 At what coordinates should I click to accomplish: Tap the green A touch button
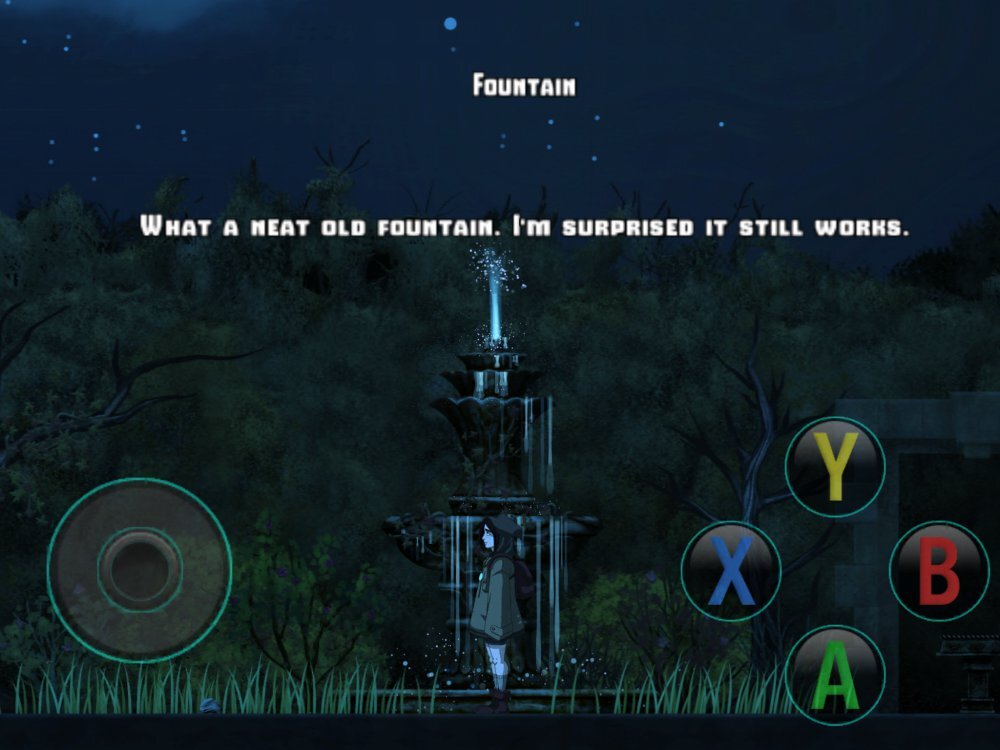point(835,675)
